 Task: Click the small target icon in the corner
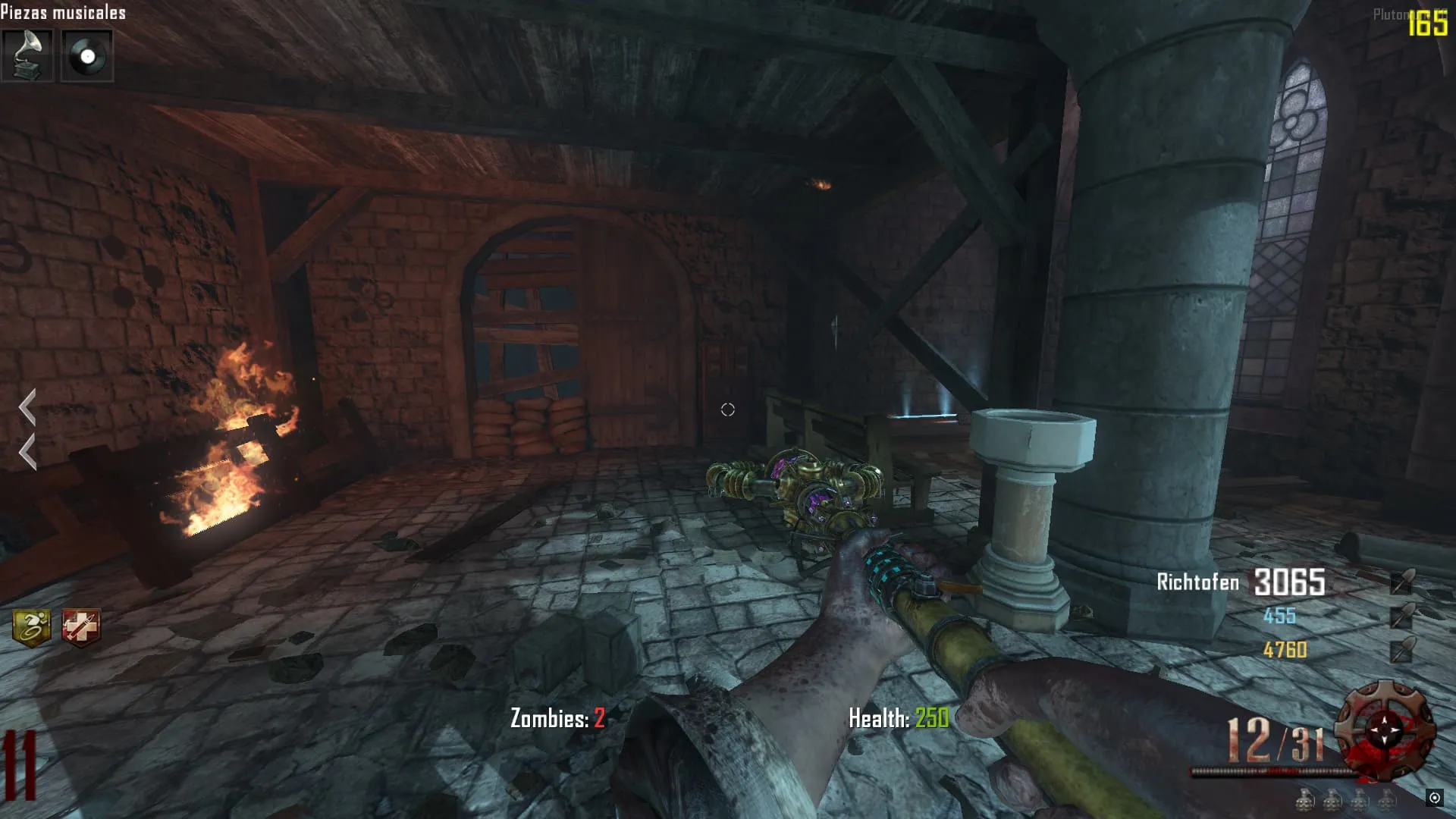(x=1434, y=797)
